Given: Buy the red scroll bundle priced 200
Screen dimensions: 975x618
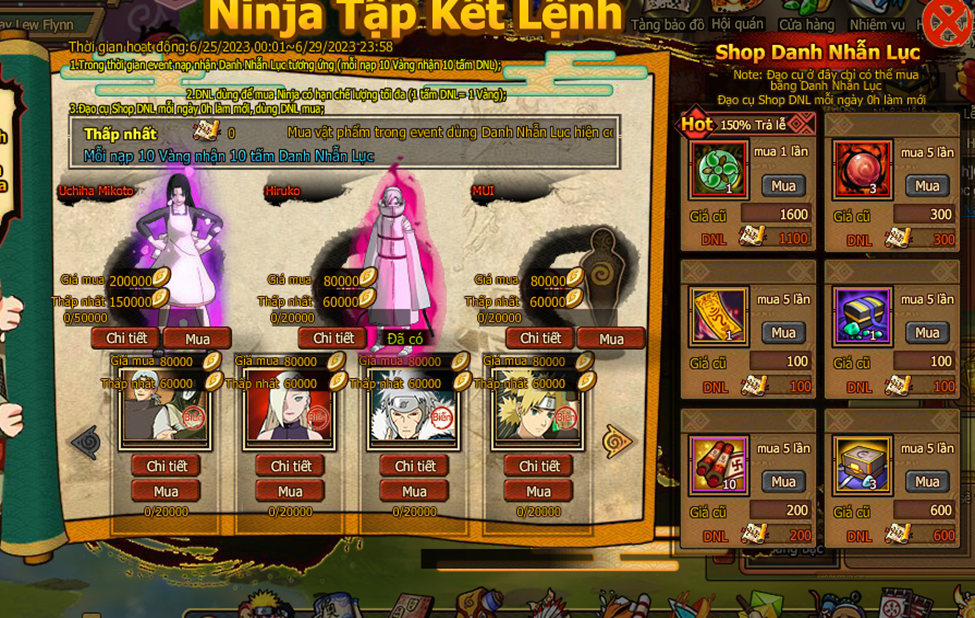Looking at the screenshot, I should [x=783, y=481].
